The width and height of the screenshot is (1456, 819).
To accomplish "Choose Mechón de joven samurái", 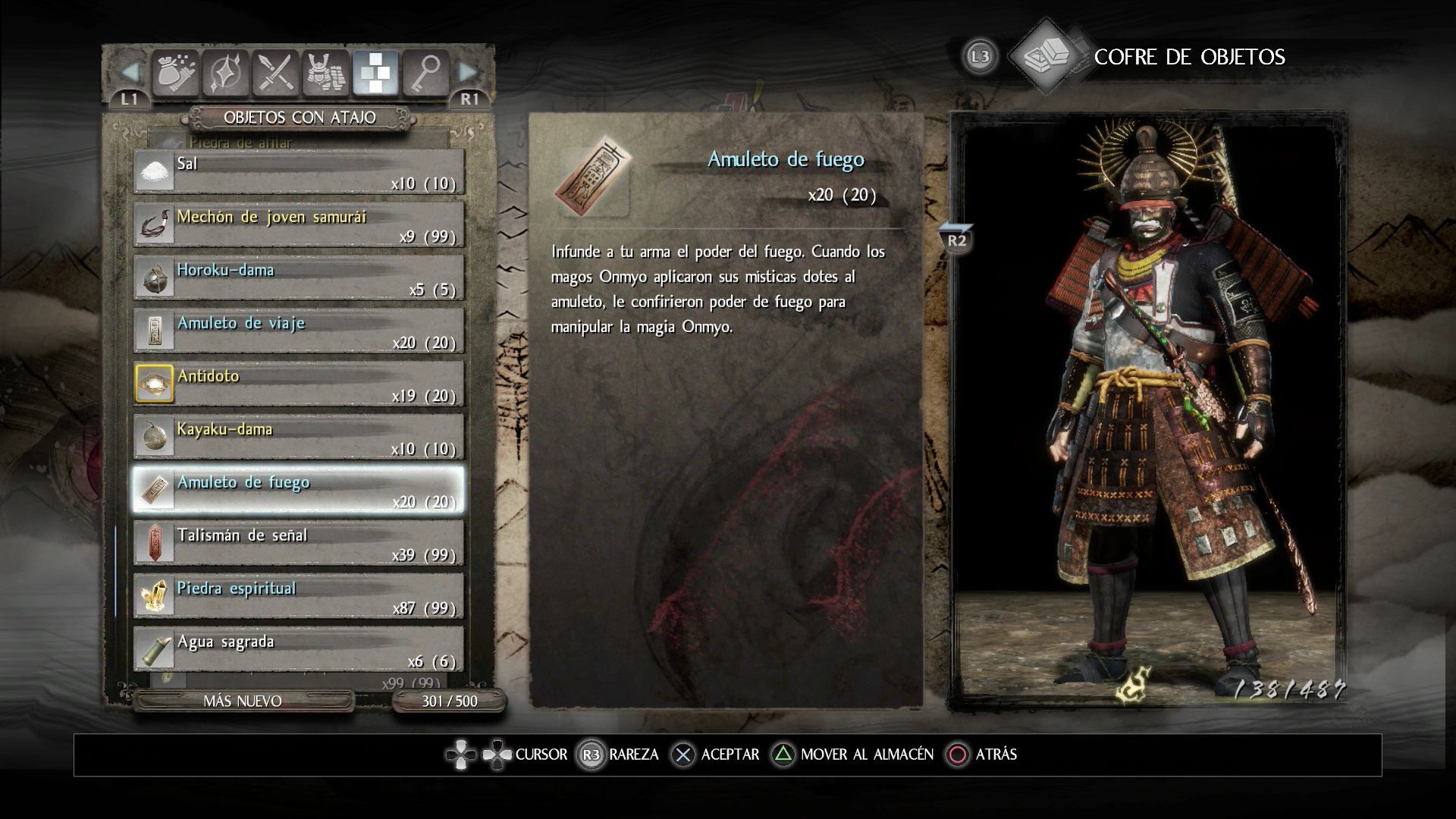I will (299, 224).
